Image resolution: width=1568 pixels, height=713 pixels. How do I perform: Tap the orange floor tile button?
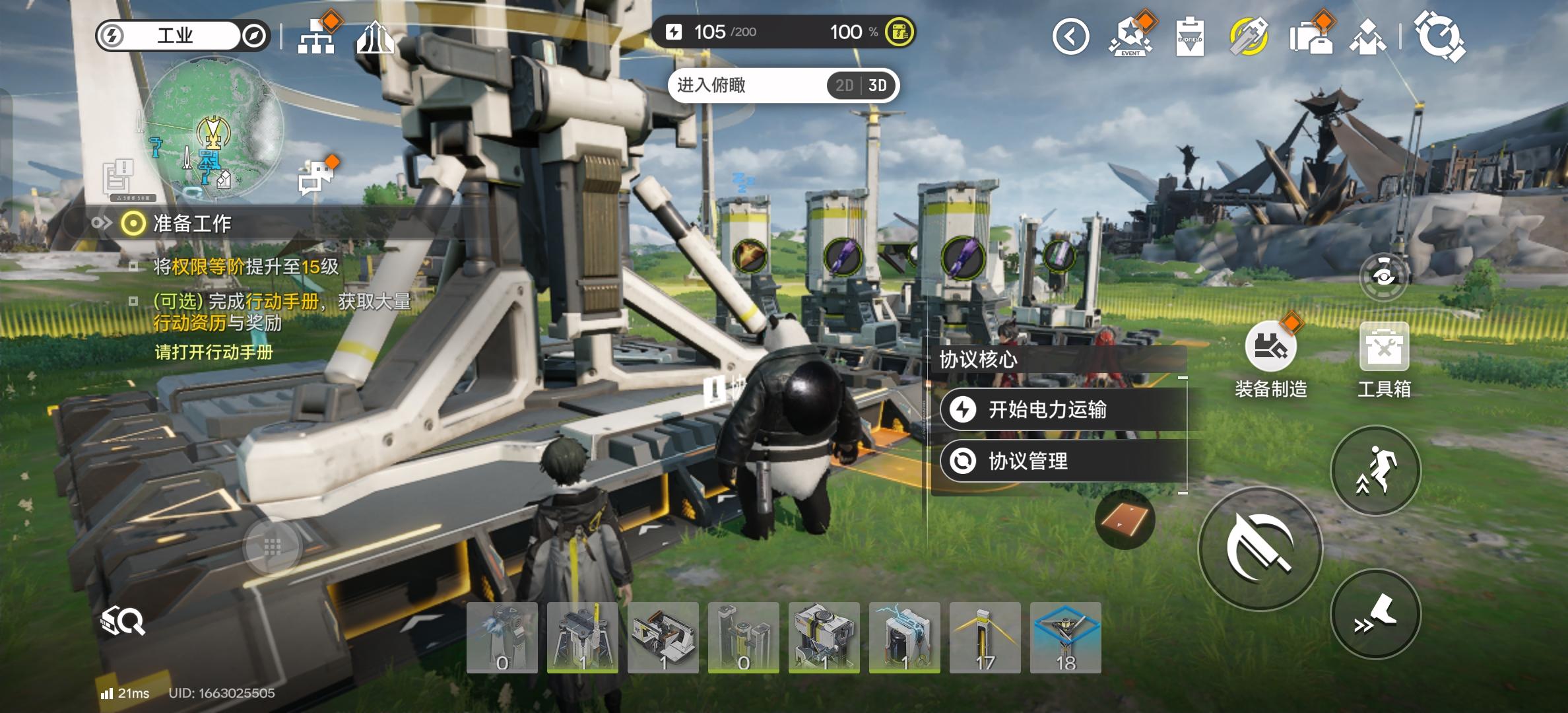1125,520
